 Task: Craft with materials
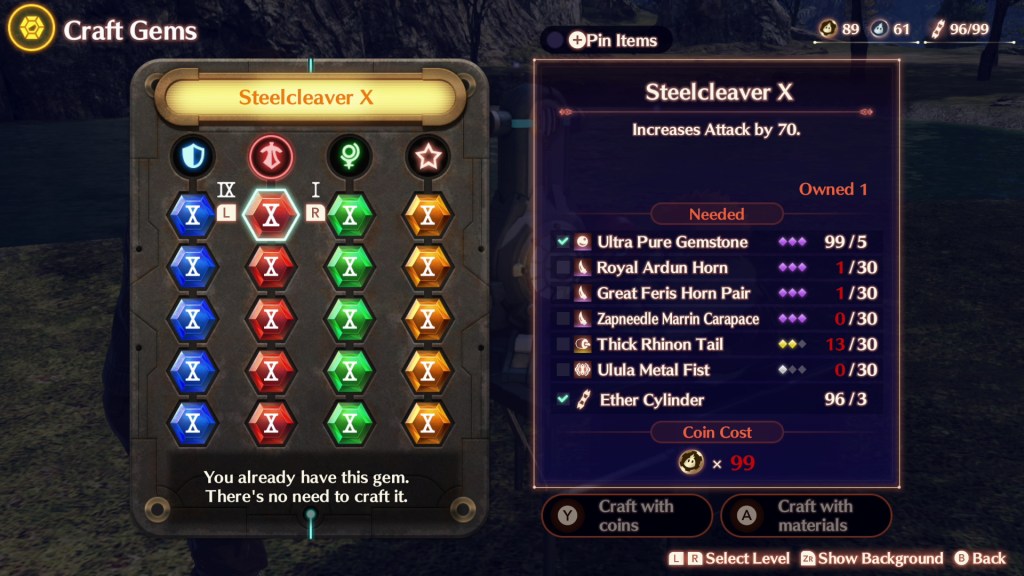[x=805, y=515]
